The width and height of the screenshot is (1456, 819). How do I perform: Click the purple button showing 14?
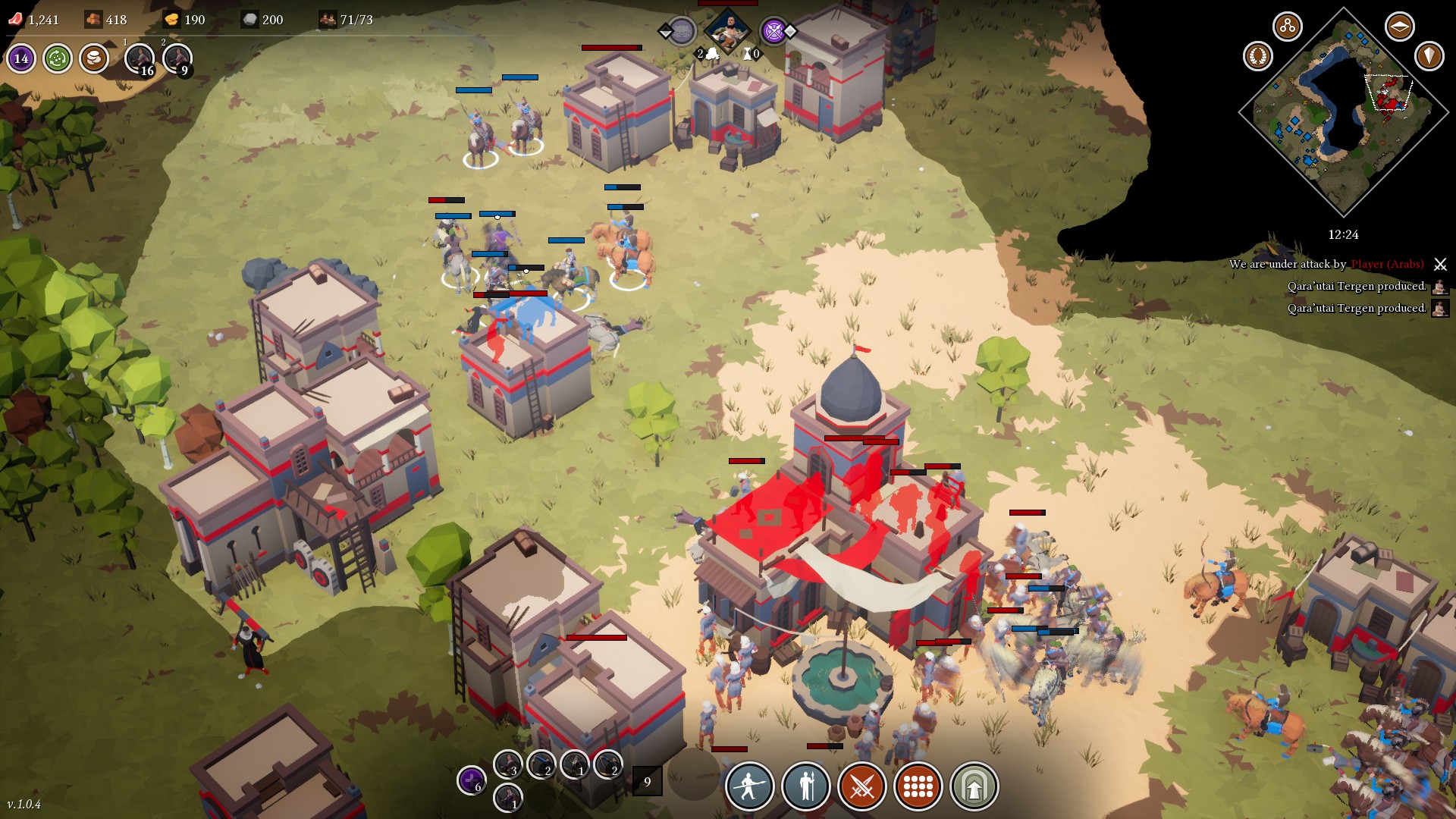tap(21, 58)
